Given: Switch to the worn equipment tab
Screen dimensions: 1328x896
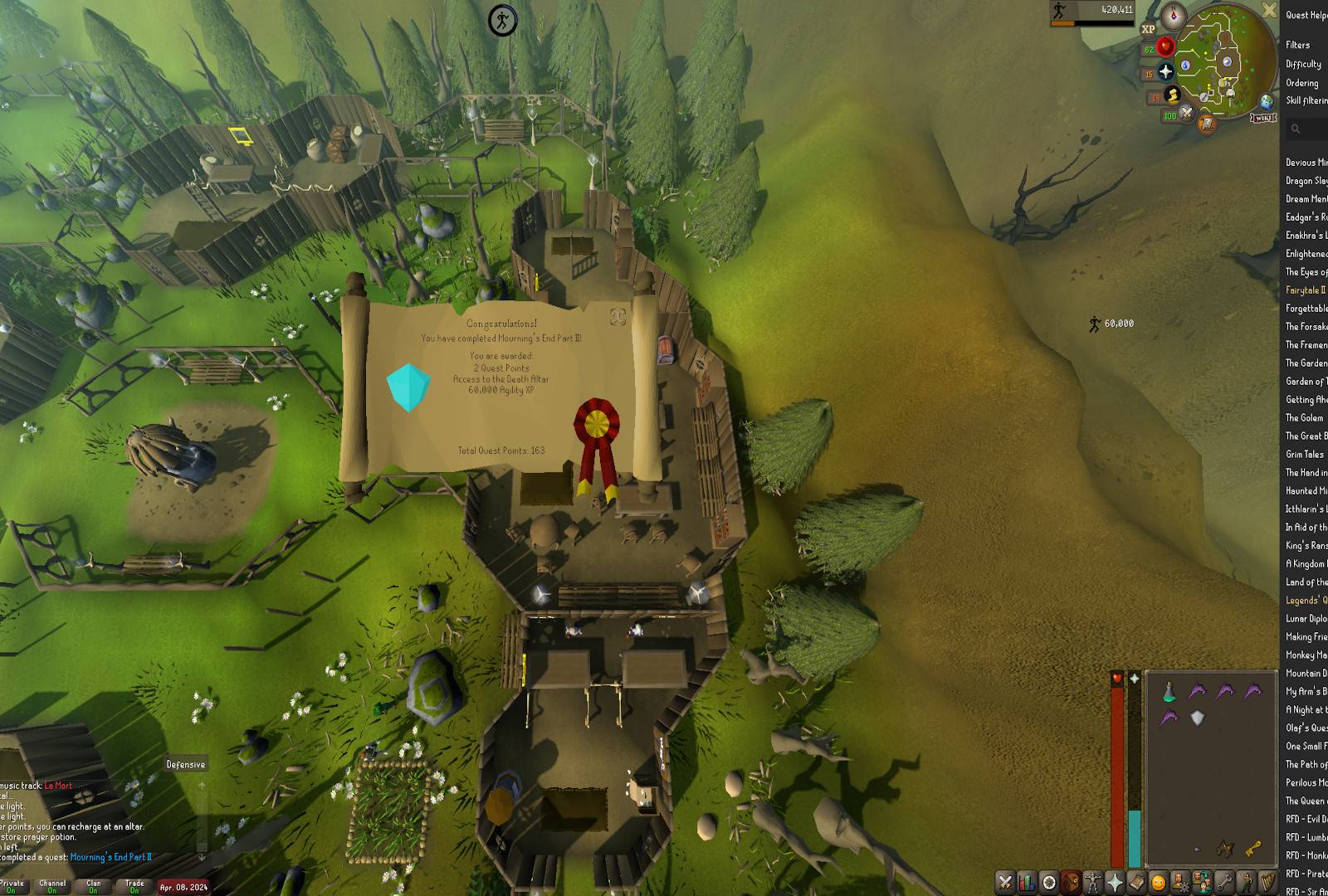Looking at the screenshot, I should [1093, 882].
